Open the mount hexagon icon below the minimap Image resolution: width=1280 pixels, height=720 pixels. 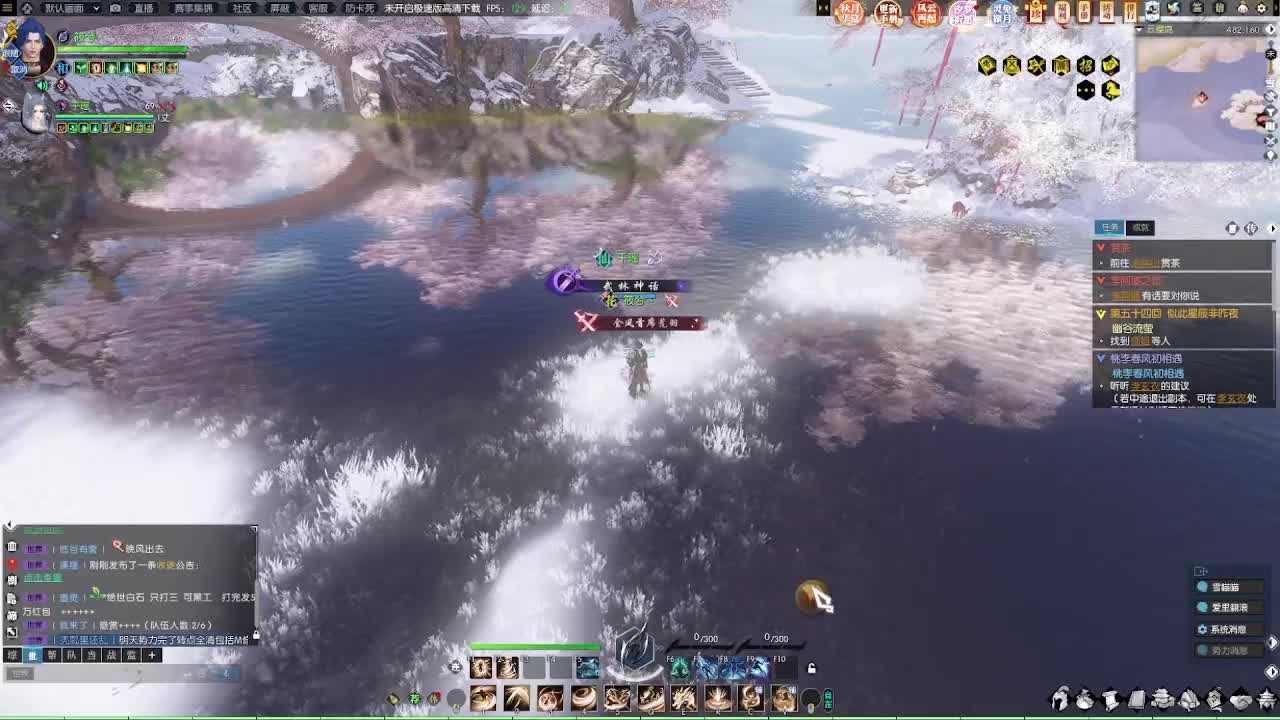(1112, 89)
